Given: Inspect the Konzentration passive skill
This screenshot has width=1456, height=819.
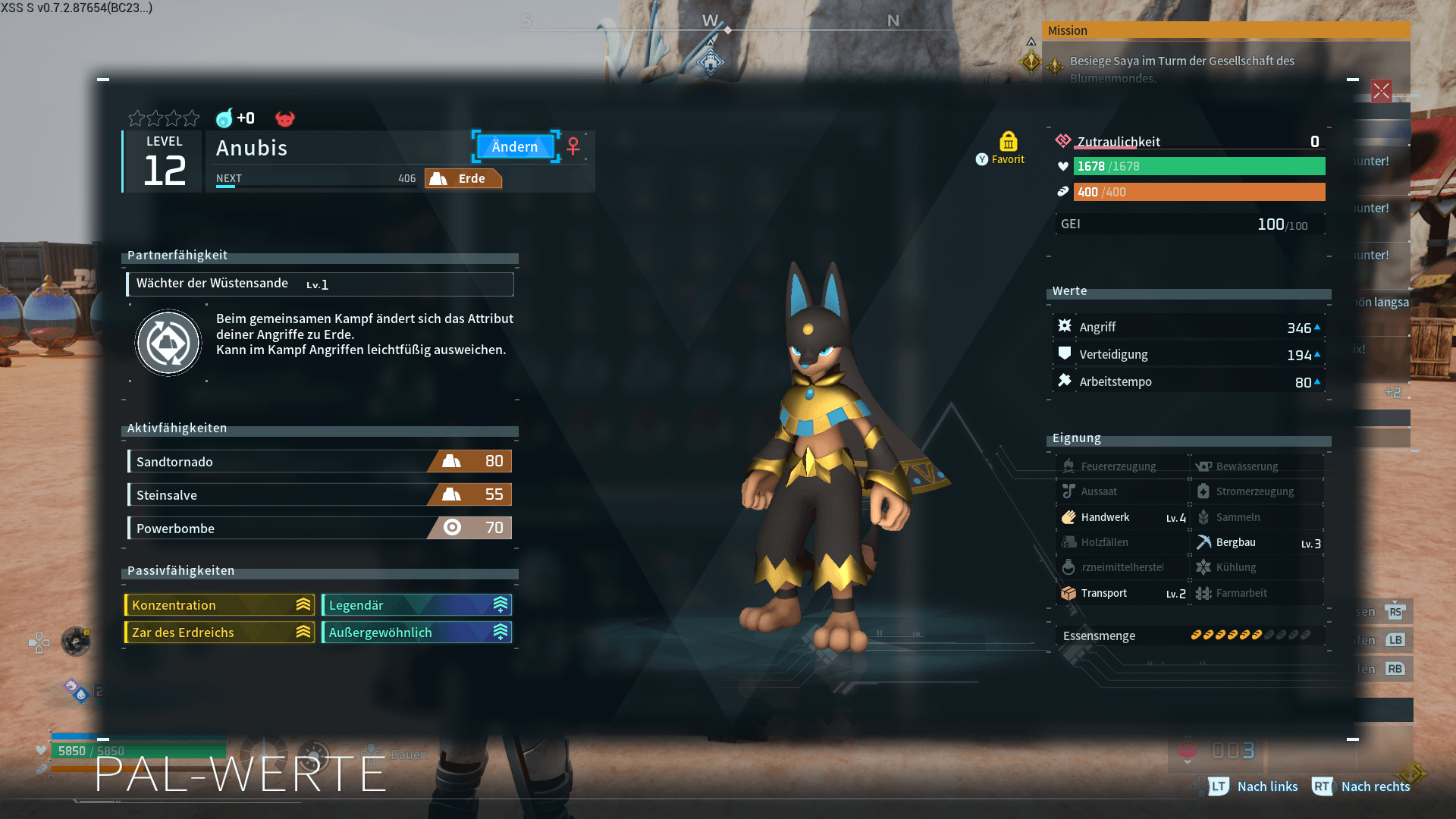Looking at the screenshot, I should [219, 605].
